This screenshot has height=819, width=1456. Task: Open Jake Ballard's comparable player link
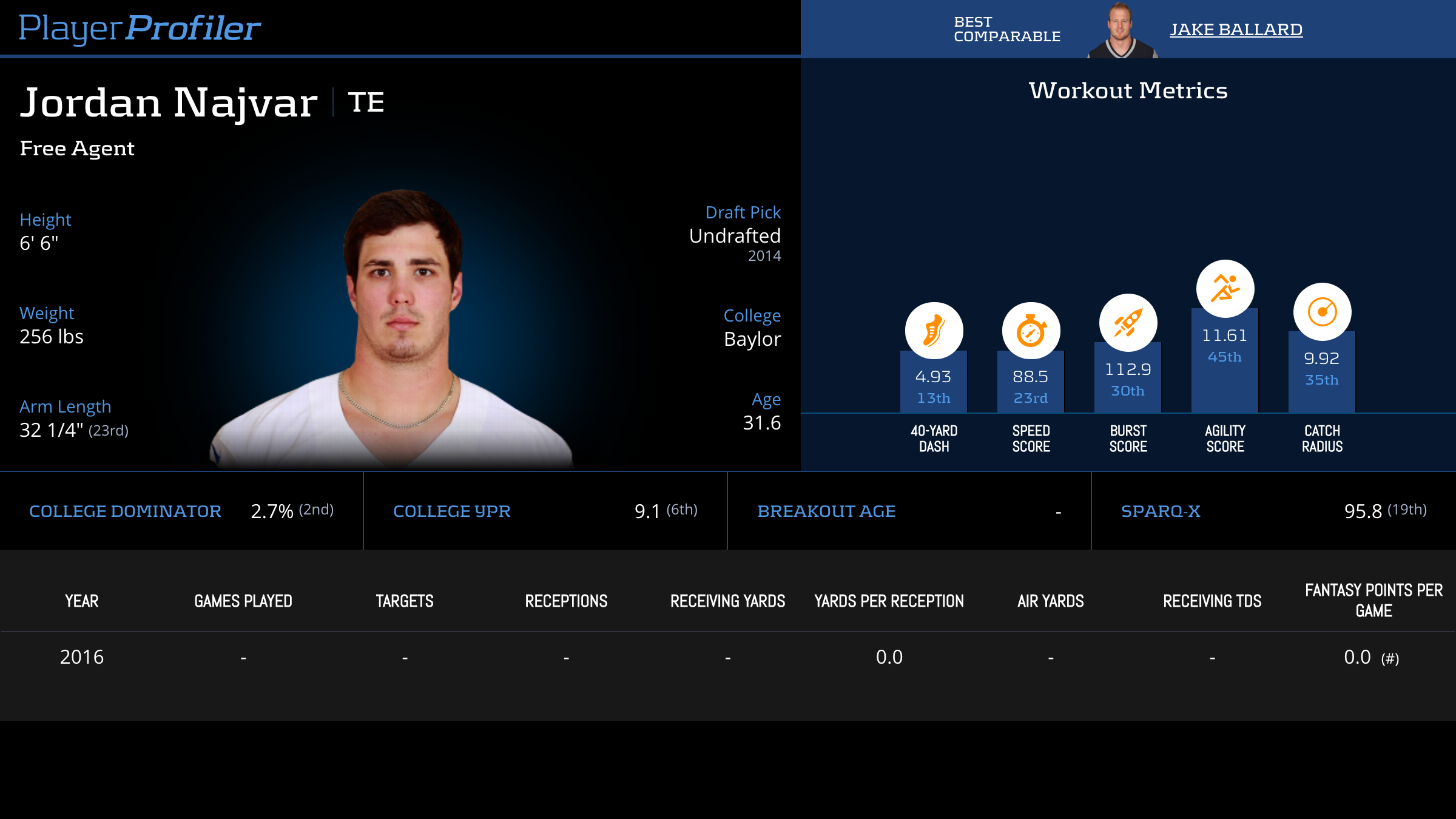1236,29
